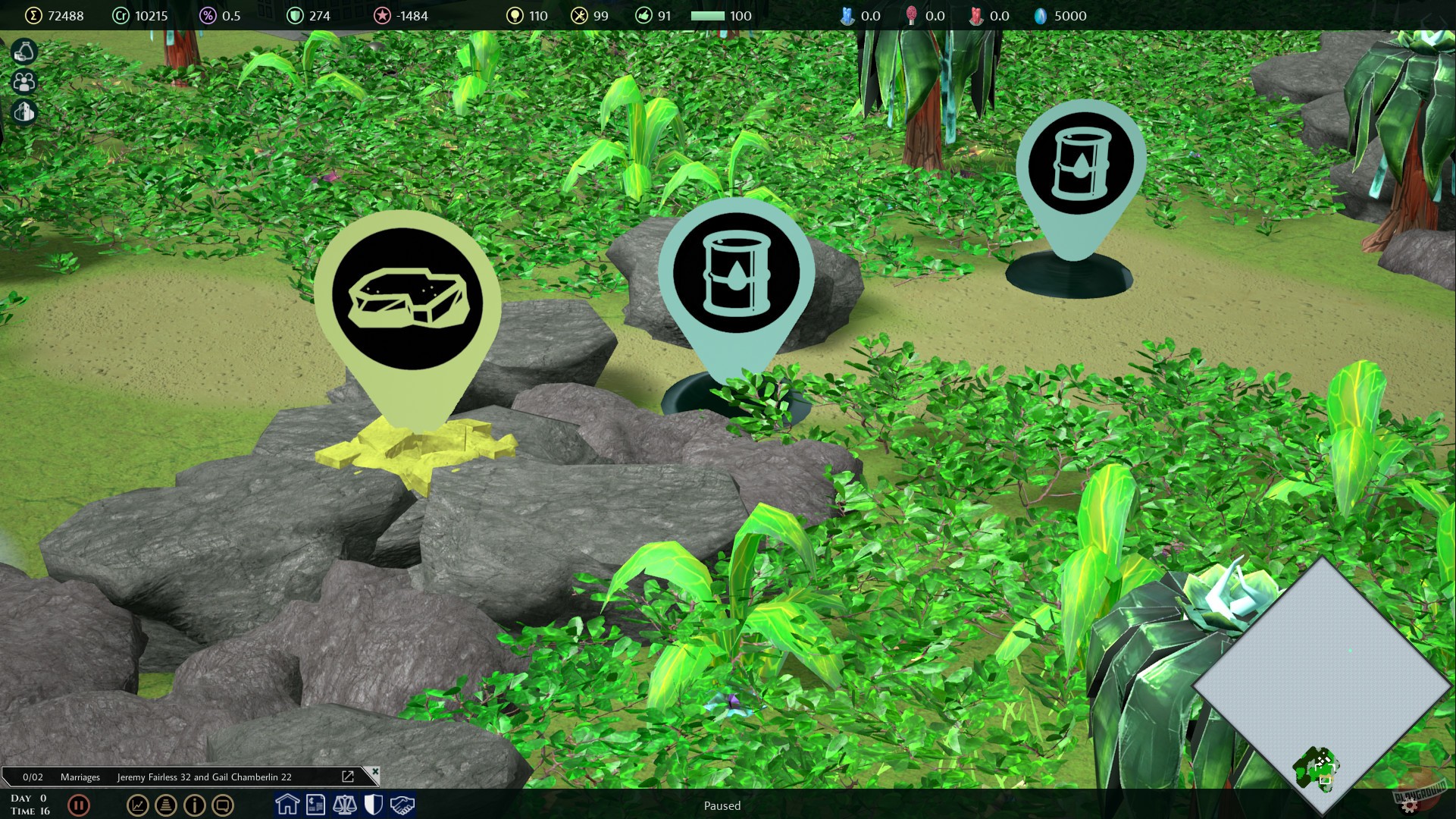Image resolution: width=1456 pixels, height=819 pixels.
Task: Click the military shield icon on bottom toolbar
Action: 373,806
